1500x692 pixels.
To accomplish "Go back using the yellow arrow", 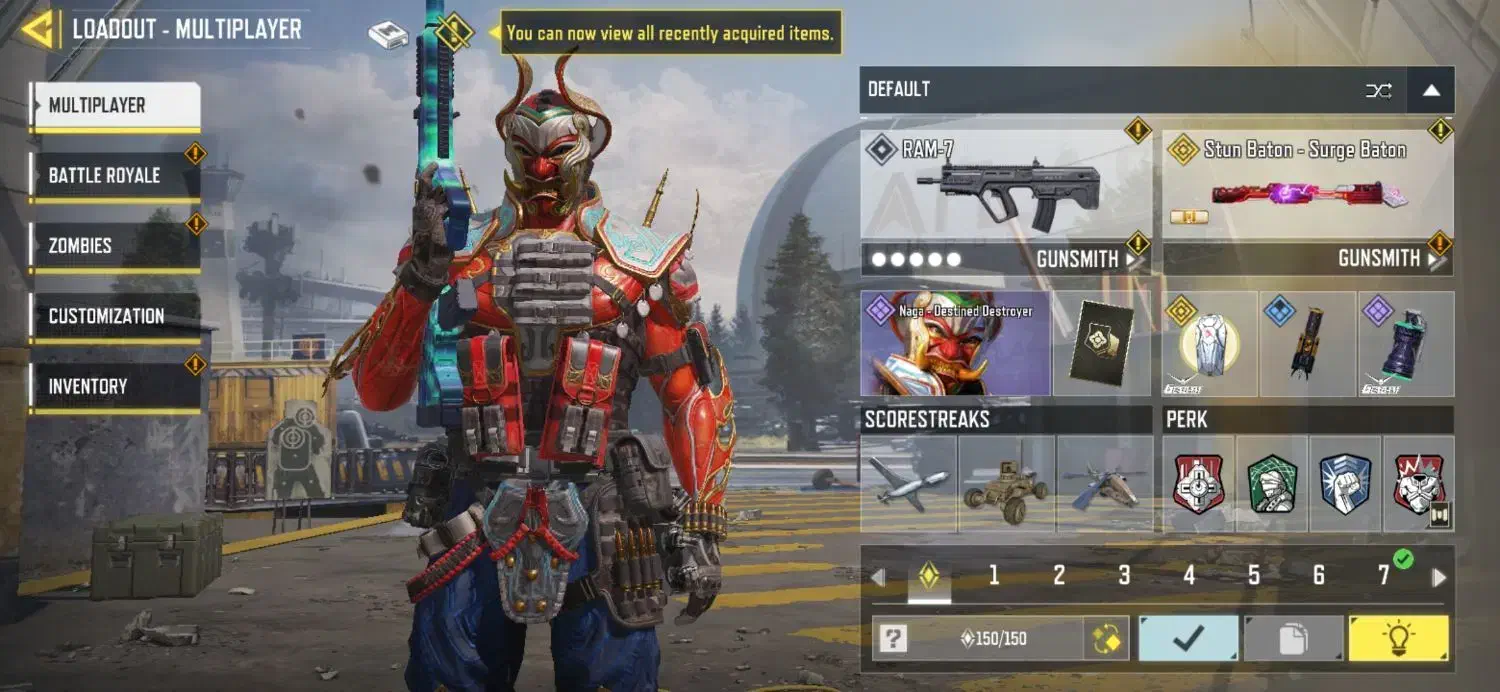I will tap(38, 29).
